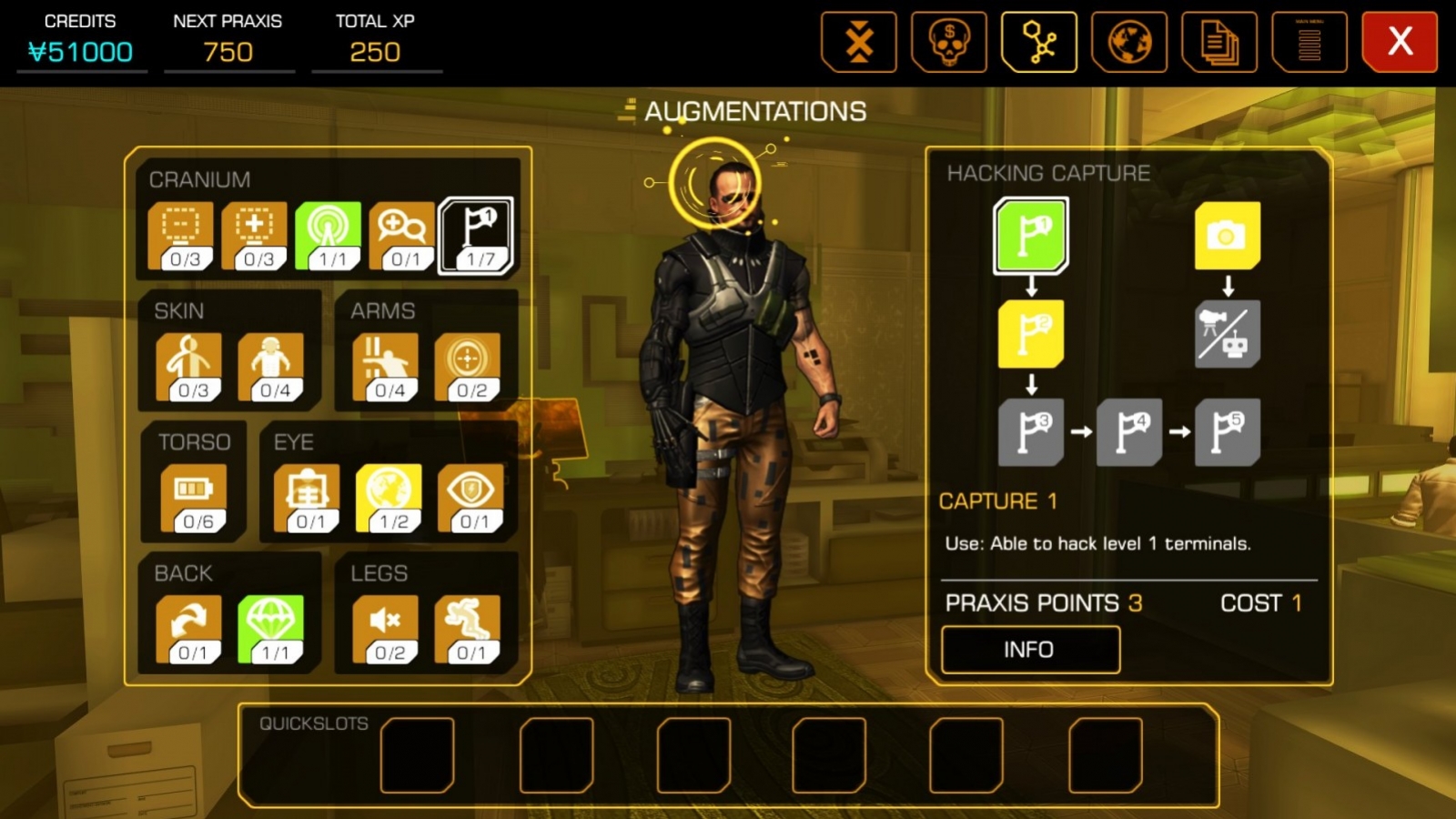
Task: Select the Hacking Capture flag augmentation in Cranium
Action: pos(477,235)
